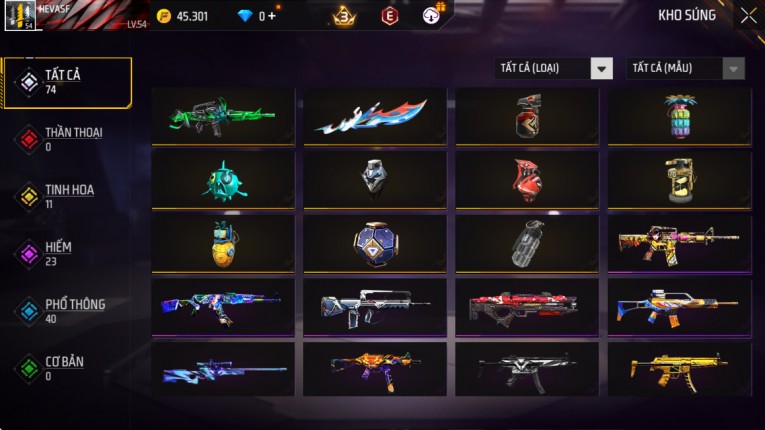Open the gold rank badge icon

(345, 16)
